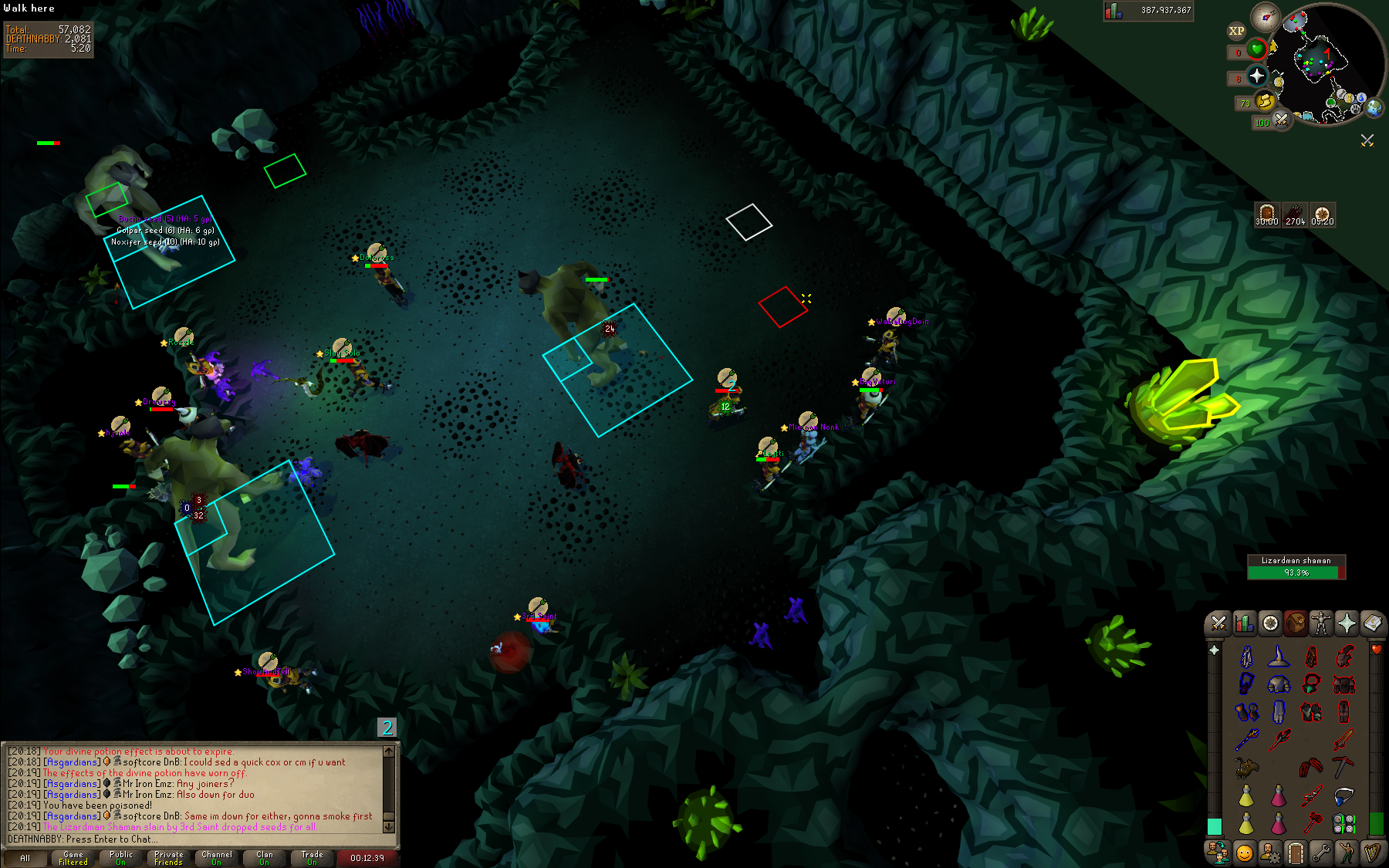Switch to the Skills tab
Viewport: 1389px width, 868px height.
[1244, 623]
